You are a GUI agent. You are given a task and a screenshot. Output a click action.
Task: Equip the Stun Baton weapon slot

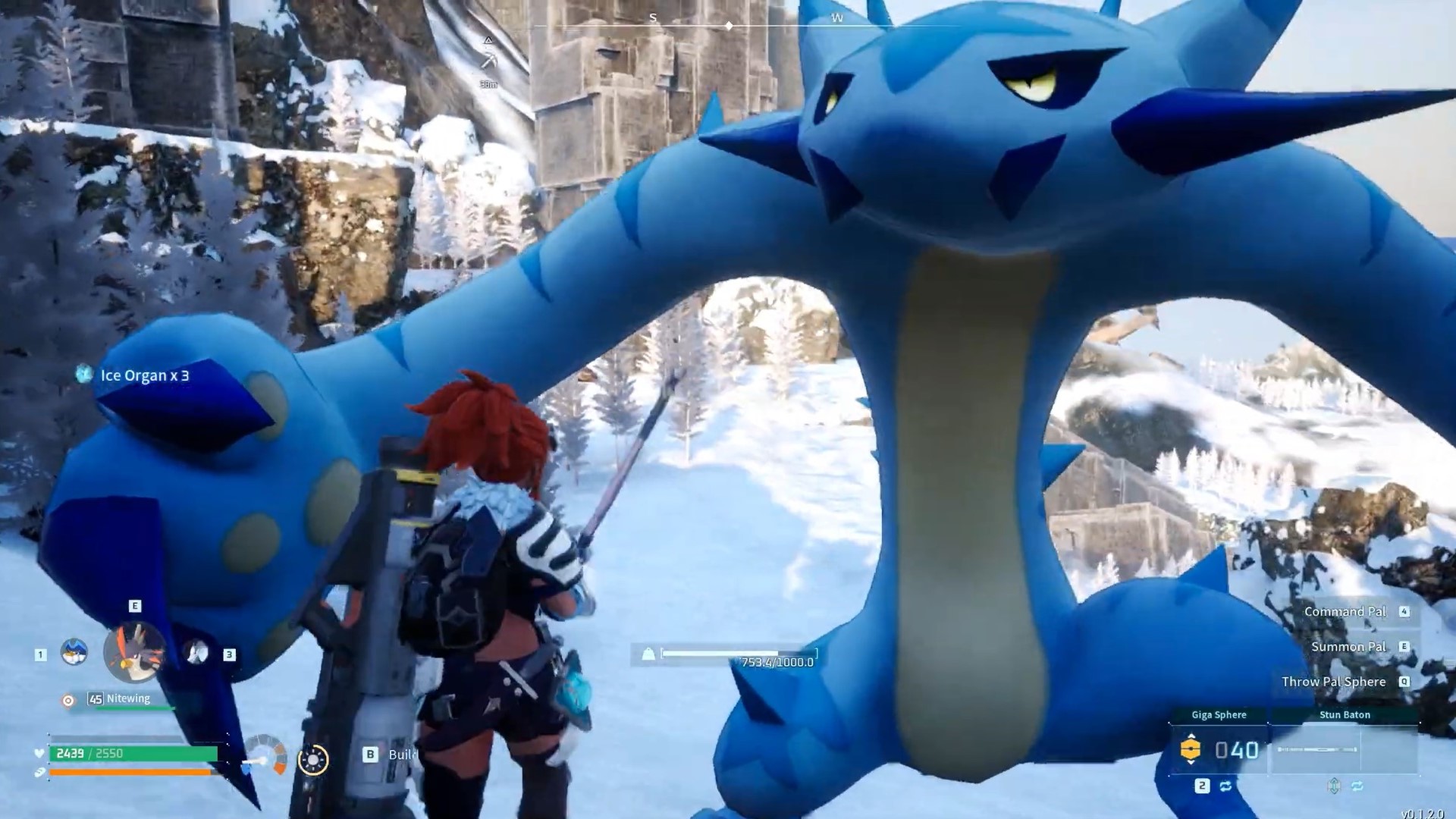click(1345, 749)
